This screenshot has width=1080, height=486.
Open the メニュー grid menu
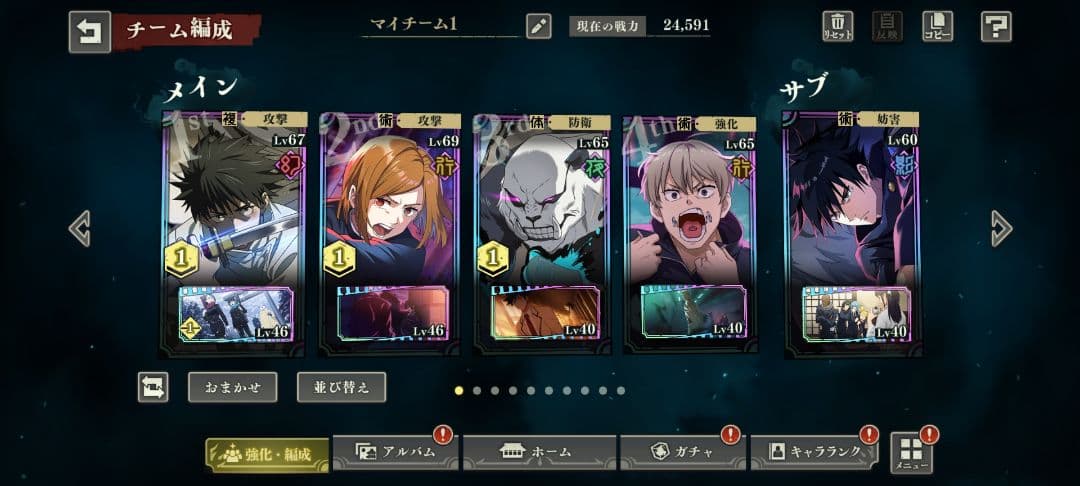tap(910, 453)
